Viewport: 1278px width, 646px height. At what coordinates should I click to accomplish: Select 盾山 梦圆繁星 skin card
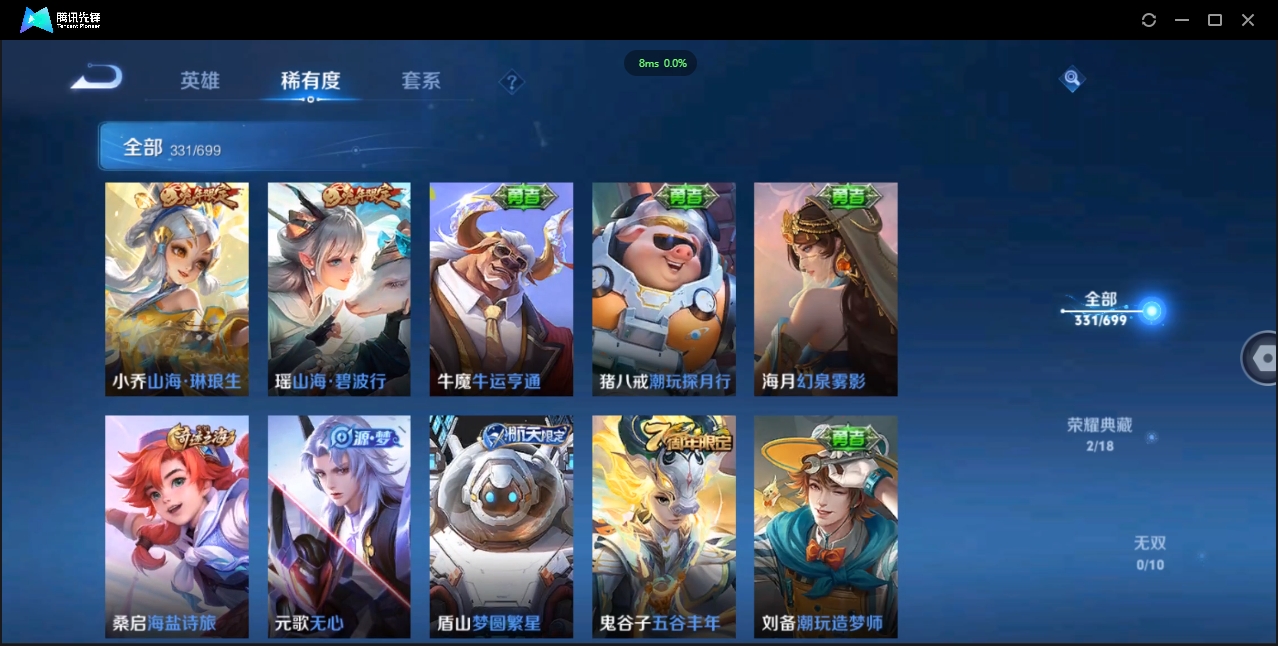coord(501,526)
